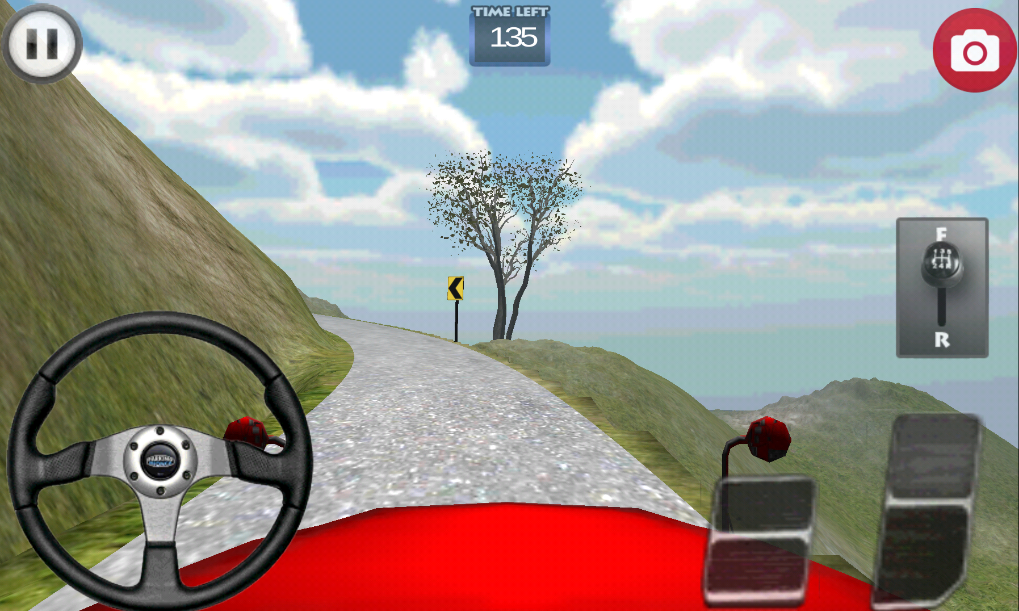Hit the tall accelerator pedal
The height and width of the screenshot is (611, 1019).
927,510
